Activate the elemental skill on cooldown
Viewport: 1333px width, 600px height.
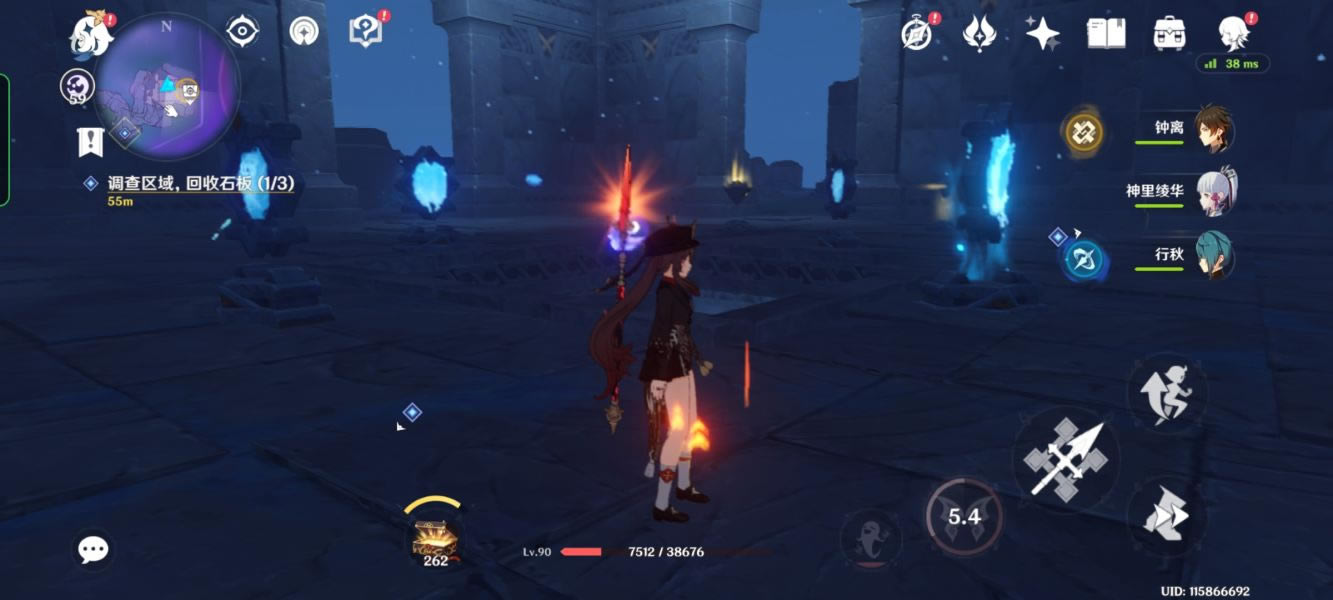pos(964,516)
